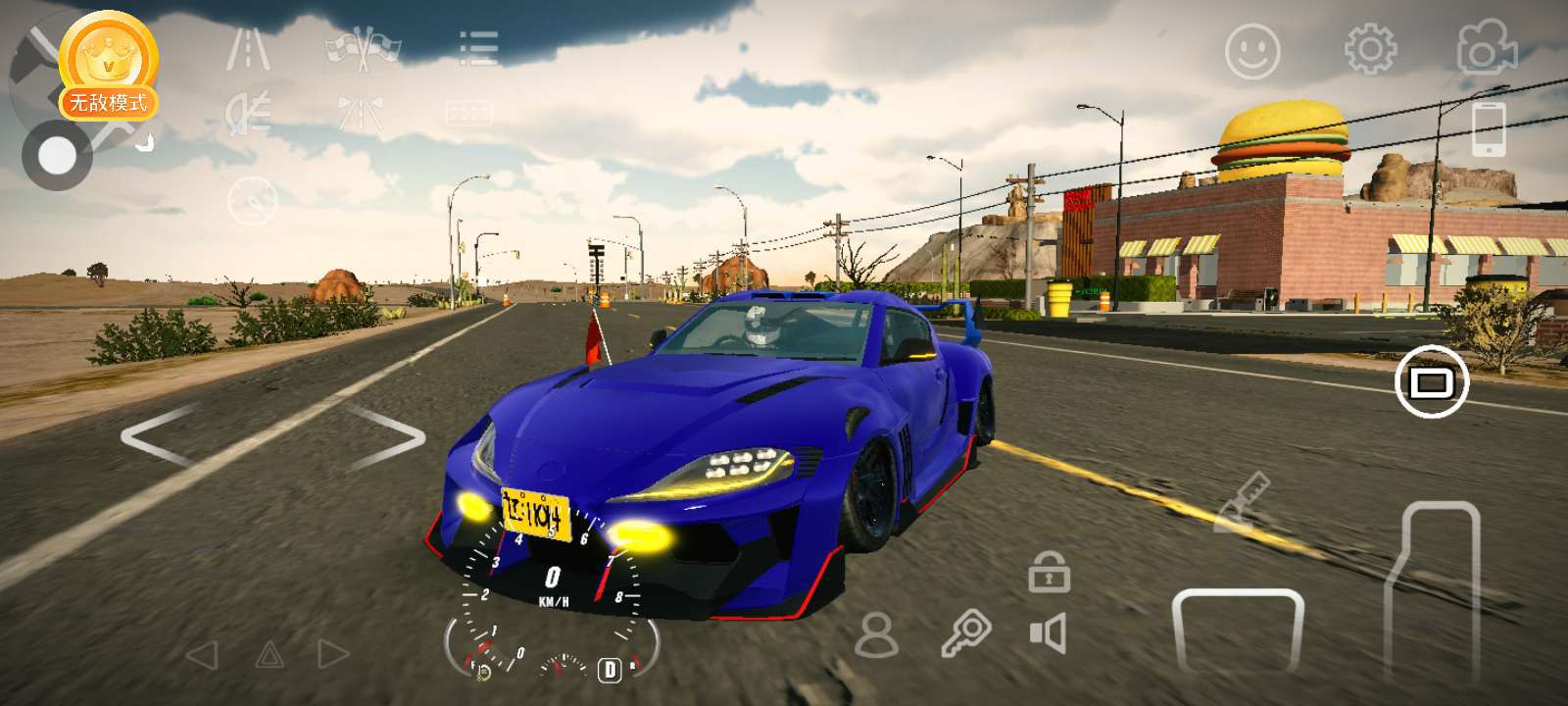Activate the right turn signal
Image resolution: width=1568 pixels, height=706 pixels.
(x=333, y=655)
